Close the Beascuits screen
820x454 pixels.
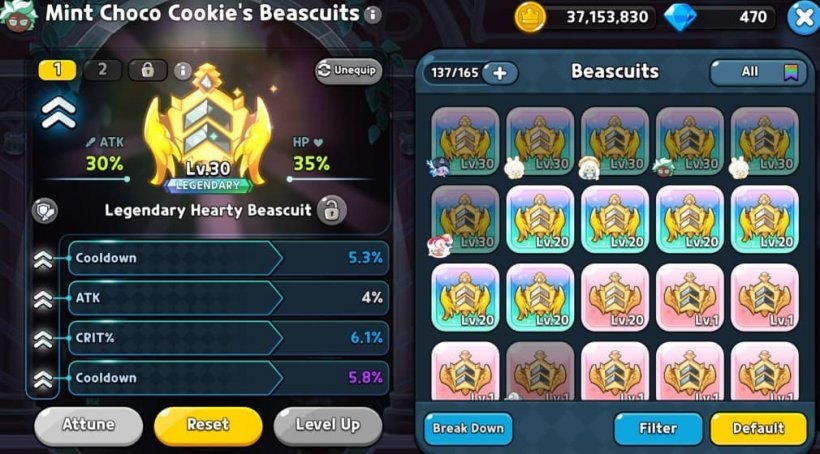click(803, 17)
